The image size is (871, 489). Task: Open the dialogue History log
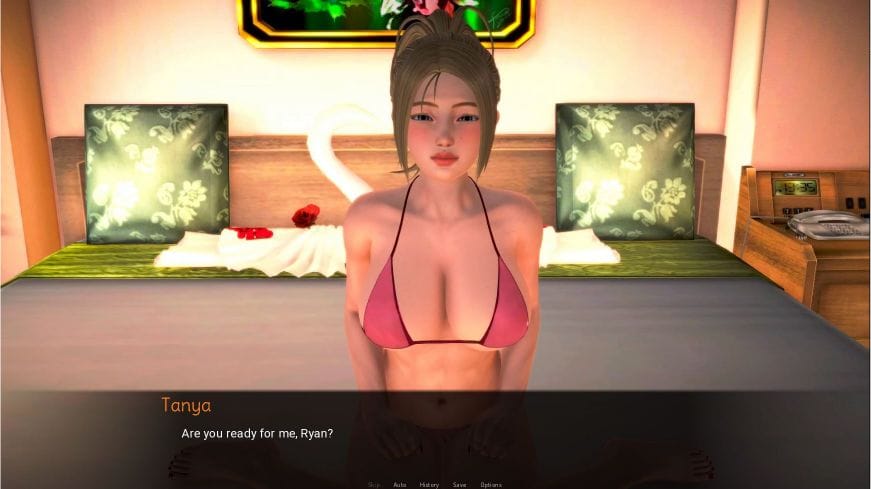tap(429, 484)
